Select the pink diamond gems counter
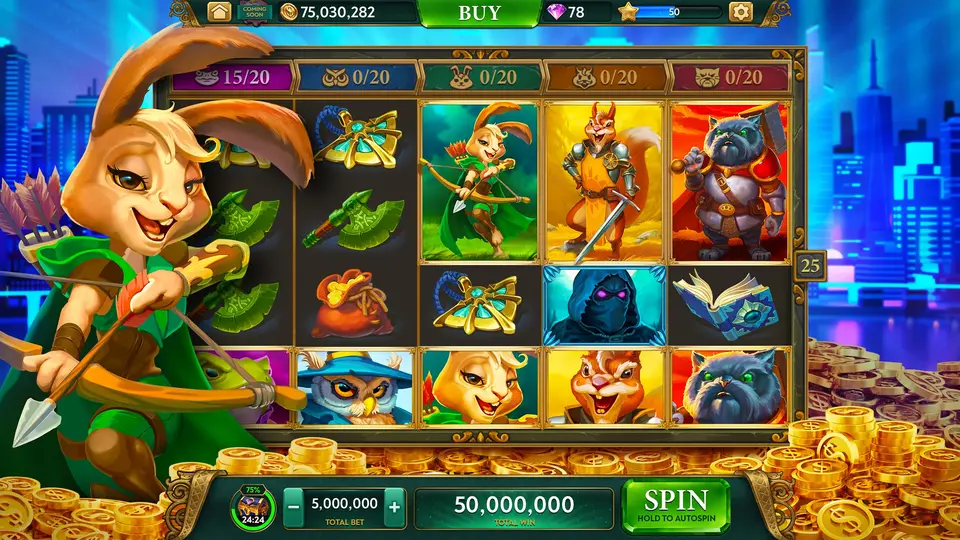Image resolution: width=960 pixels, height=540 pixels. click(x=569, y=12)
